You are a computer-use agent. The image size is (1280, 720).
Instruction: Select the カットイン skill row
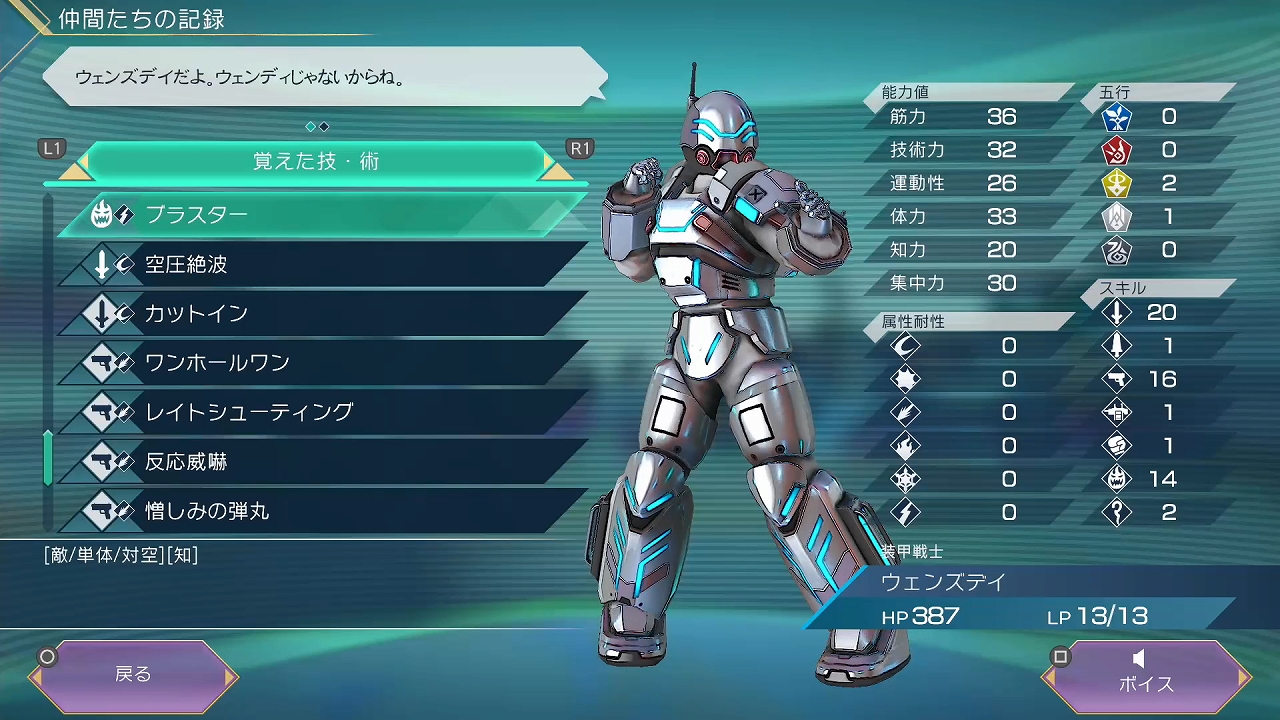(320, 314)
